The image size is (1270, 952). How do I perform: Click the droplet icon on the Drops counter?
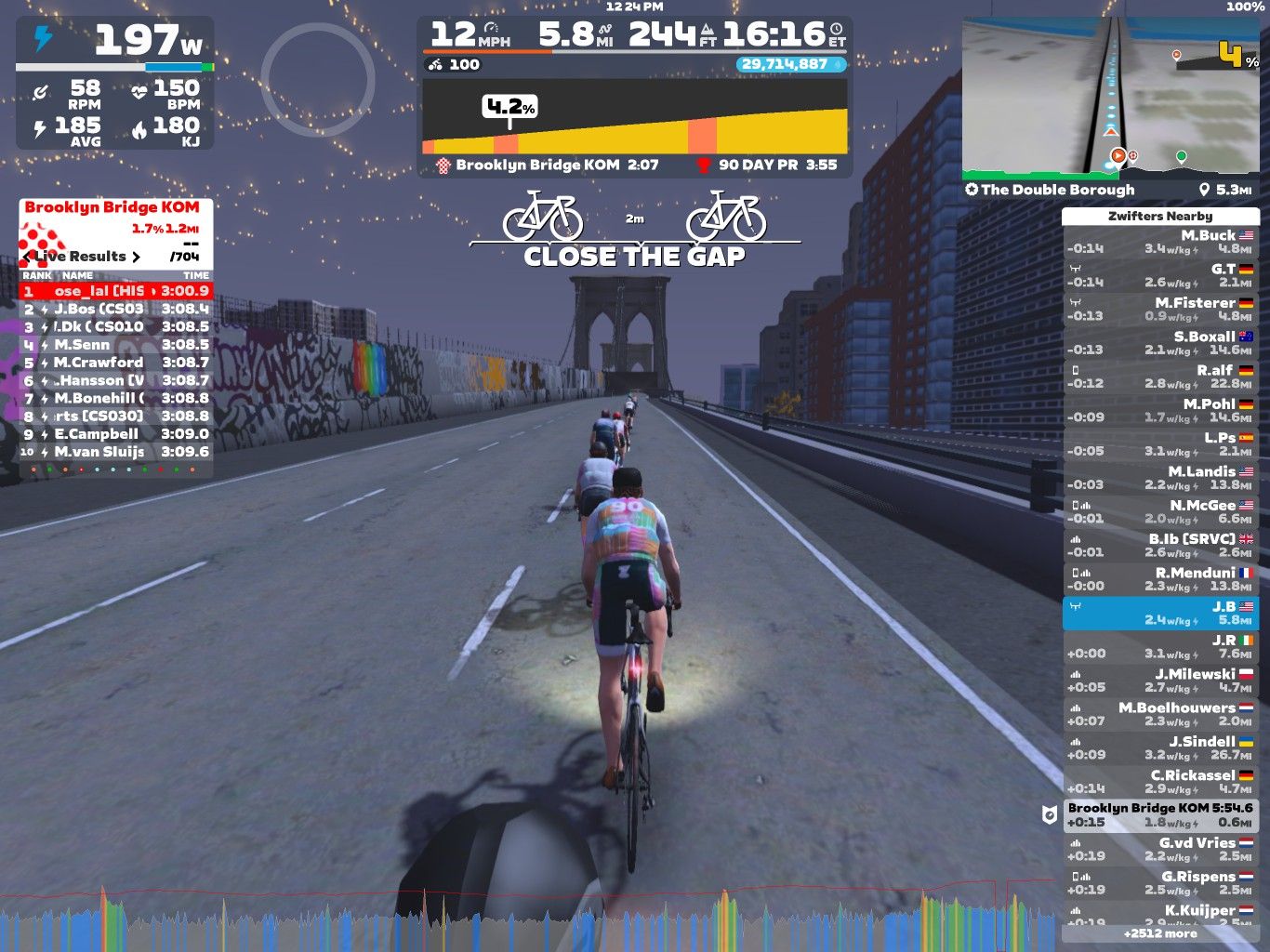(x=837, y=64)
